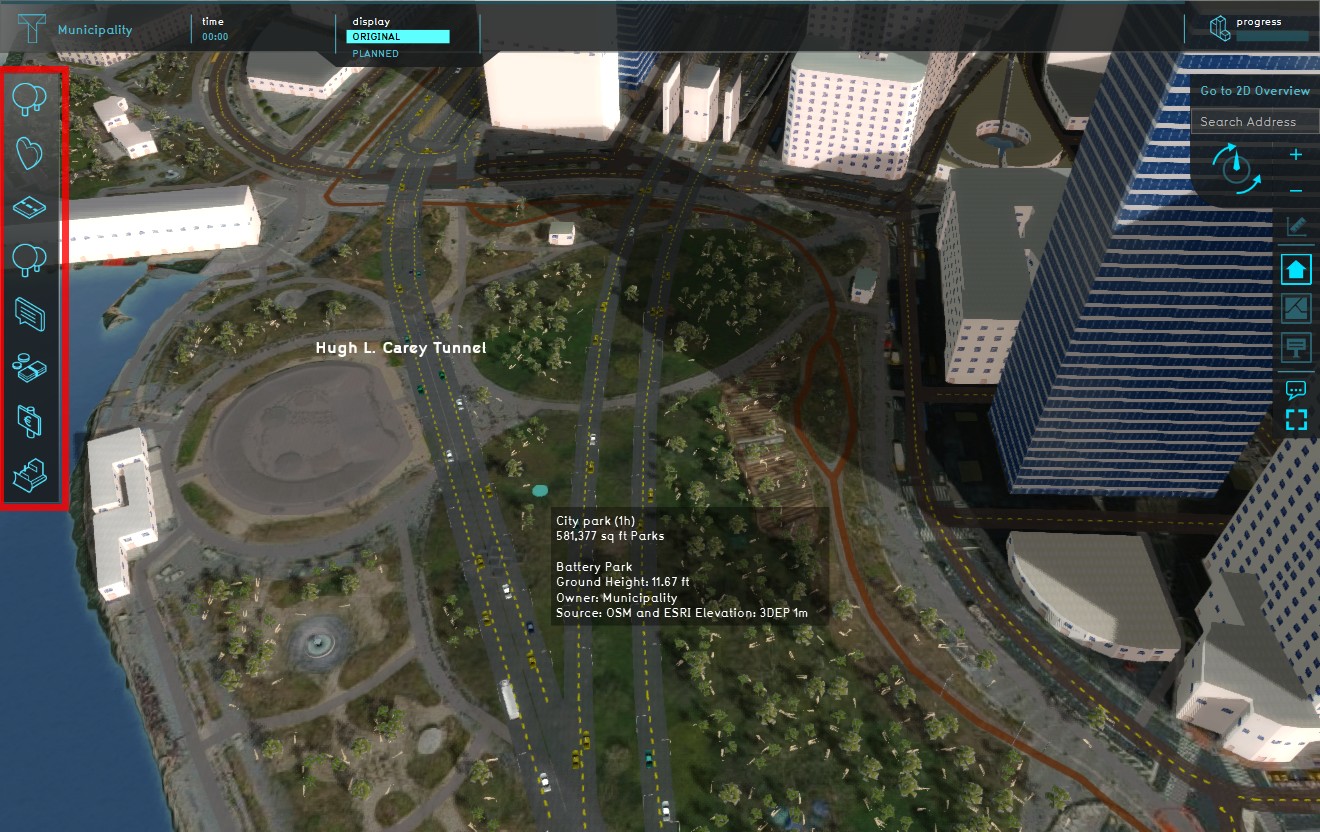Choose the bulldozer demolition tool
Viewport: 1320px width, 832px height.
point(31,475)
